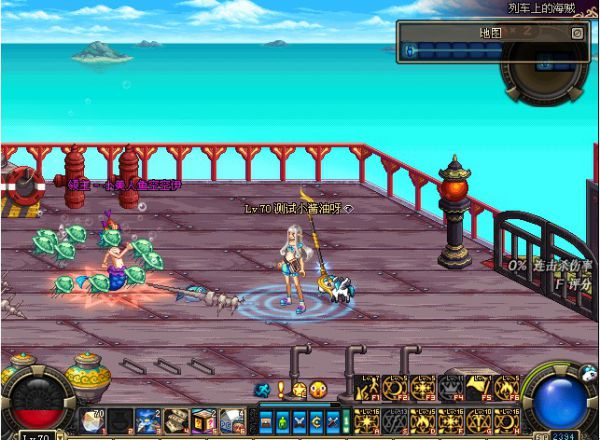Click the orange star medal icon
Image resolution: width=600 pixels, height=440 pixels.
[298, 389]
